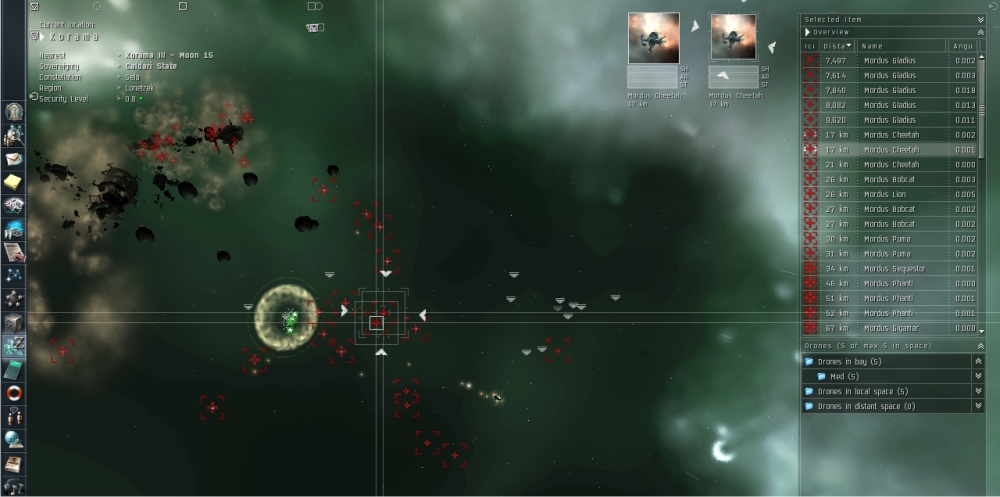The width and height of the screenshot is (1000, 497).
Task: Sort overview by the Angular column header
Action: pyautogui.click(x=965, y=46)
